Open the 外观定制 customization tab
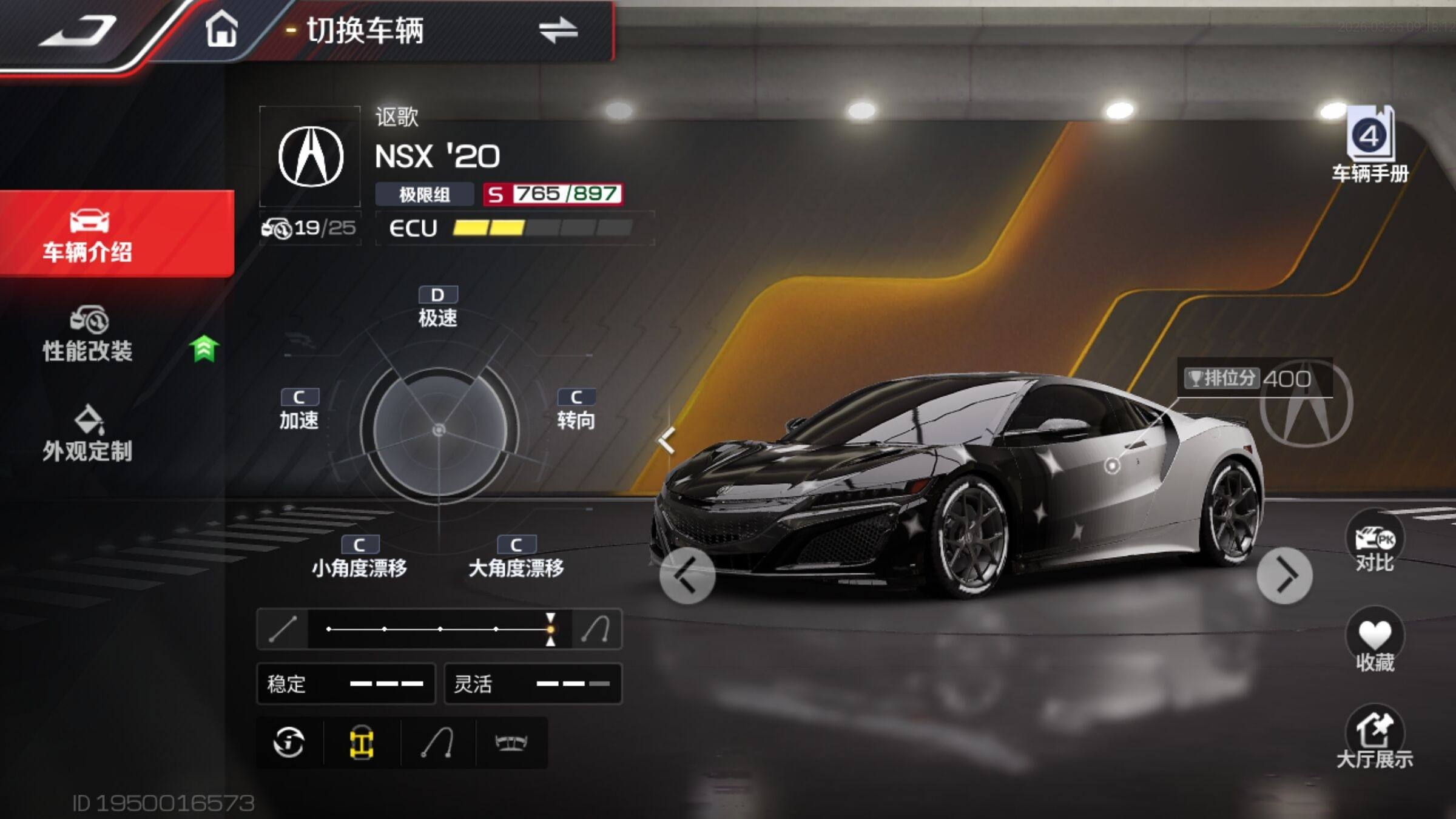Screen dimensions: 1456x819 pyautogui.click(x=89, y=434)
